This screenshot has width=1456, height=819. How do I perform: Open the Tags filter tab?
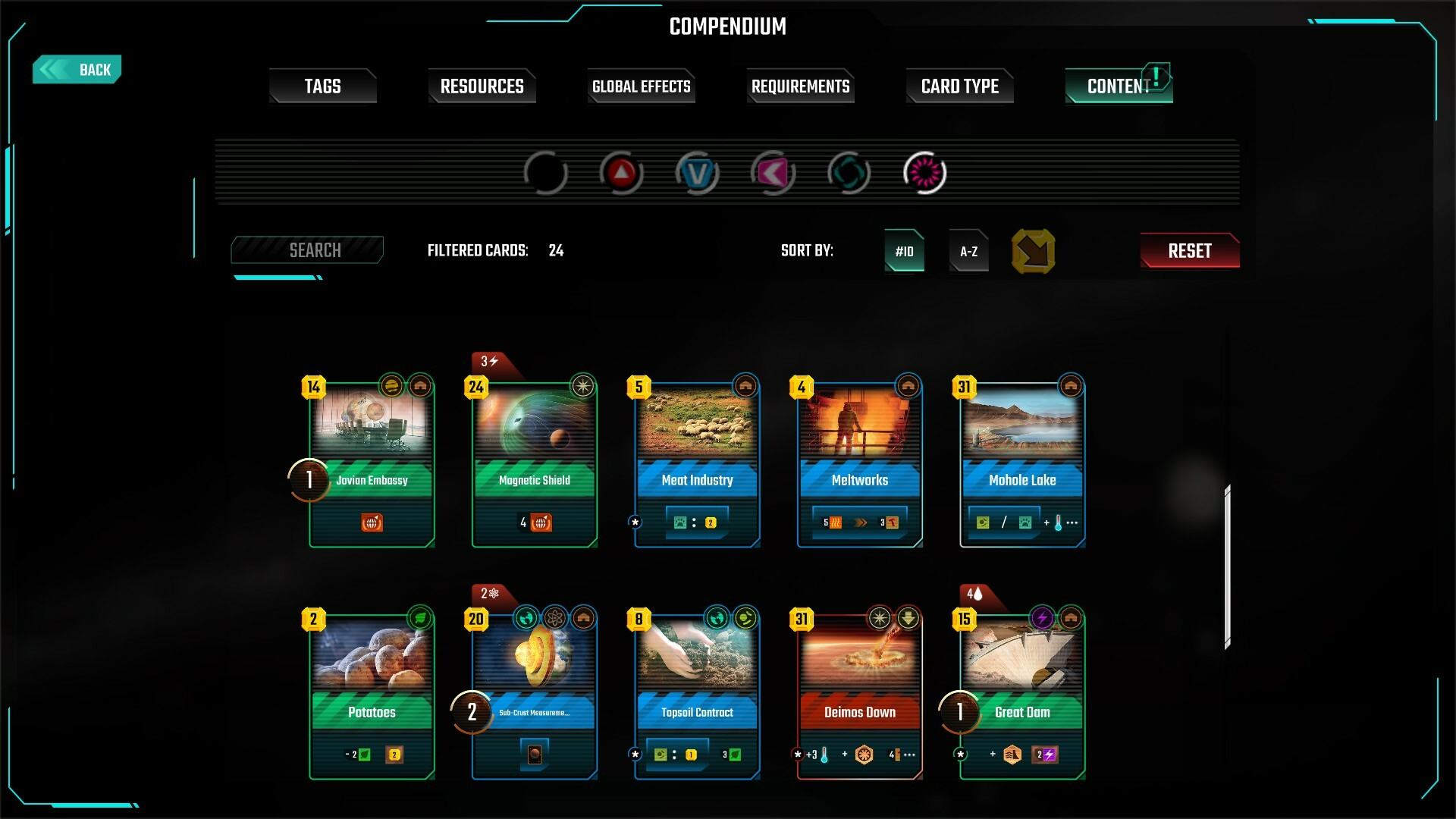coord(322,86)
